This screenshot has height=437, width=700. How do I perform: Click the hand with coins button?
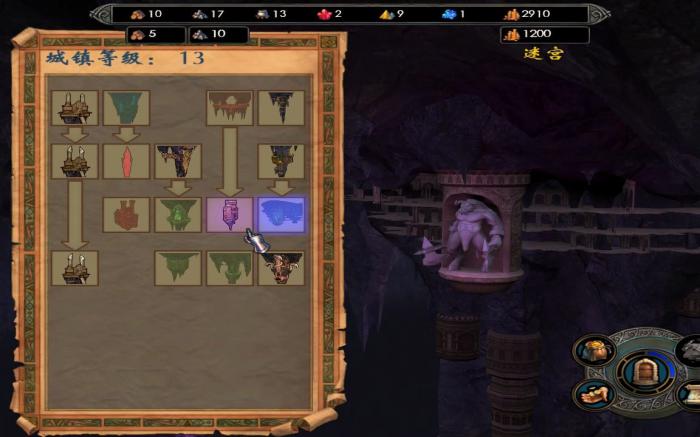(x=593, y=393)
